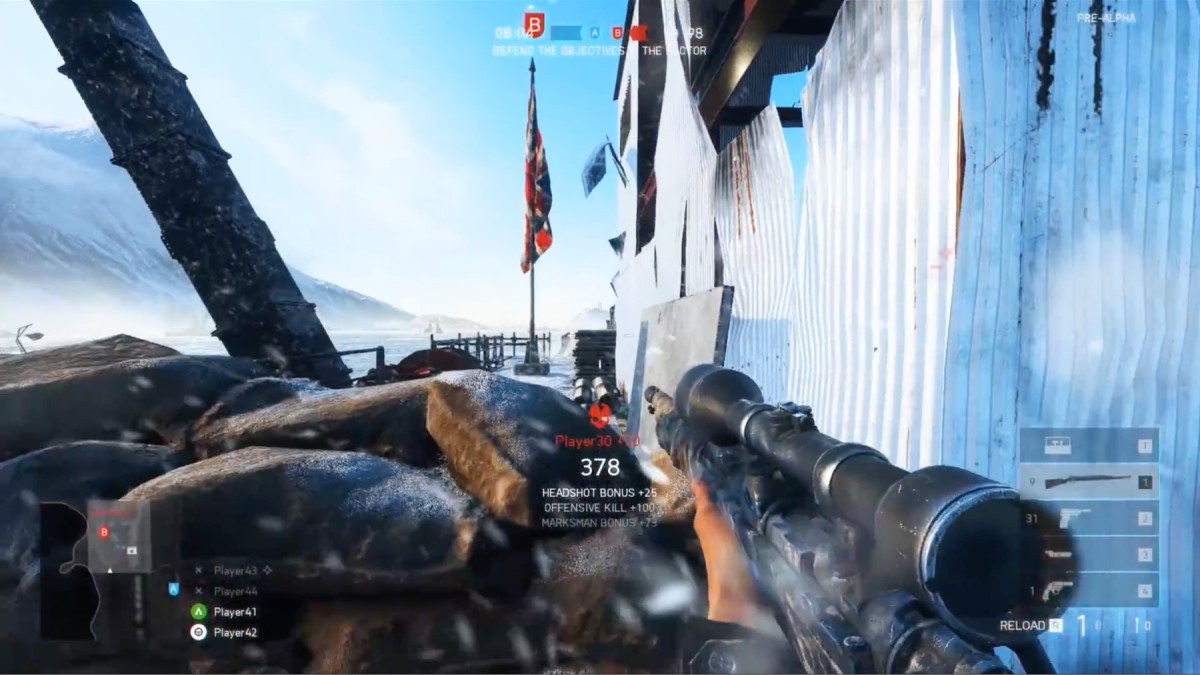Viewport: 1200px width, 675px height.
Task: Select squadmate Player42 in squad list
Action: [x=235, y=632]
